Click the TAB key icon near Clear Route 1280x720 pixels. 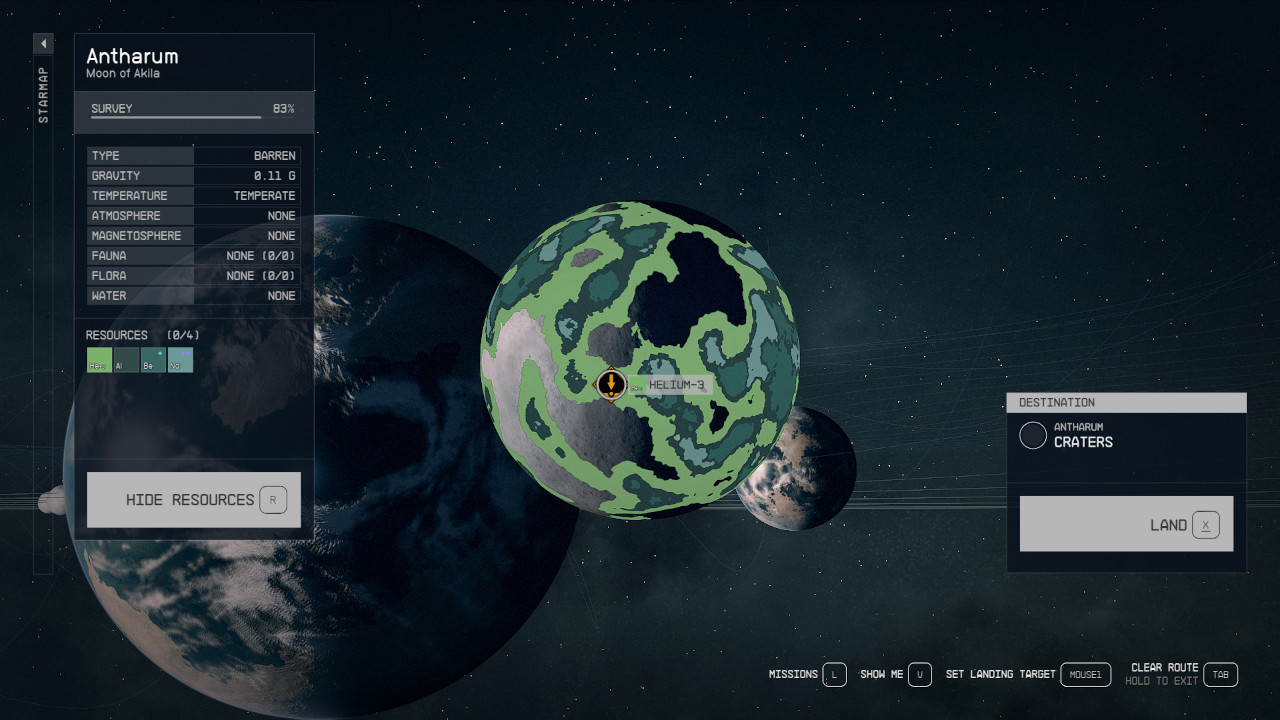1220,674
